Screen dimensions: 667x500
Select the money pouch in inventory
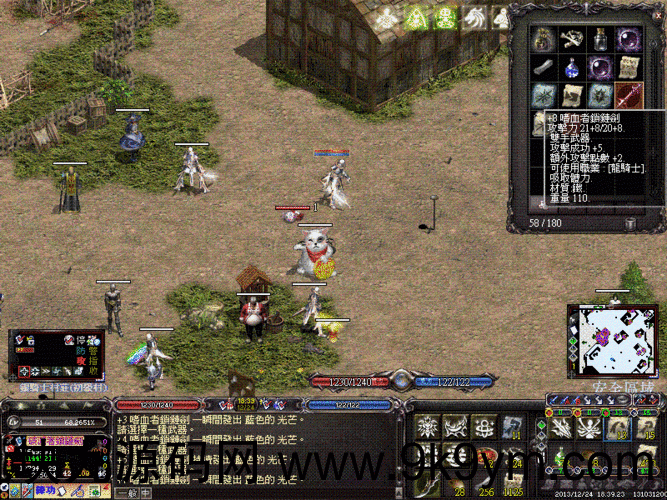543,40
